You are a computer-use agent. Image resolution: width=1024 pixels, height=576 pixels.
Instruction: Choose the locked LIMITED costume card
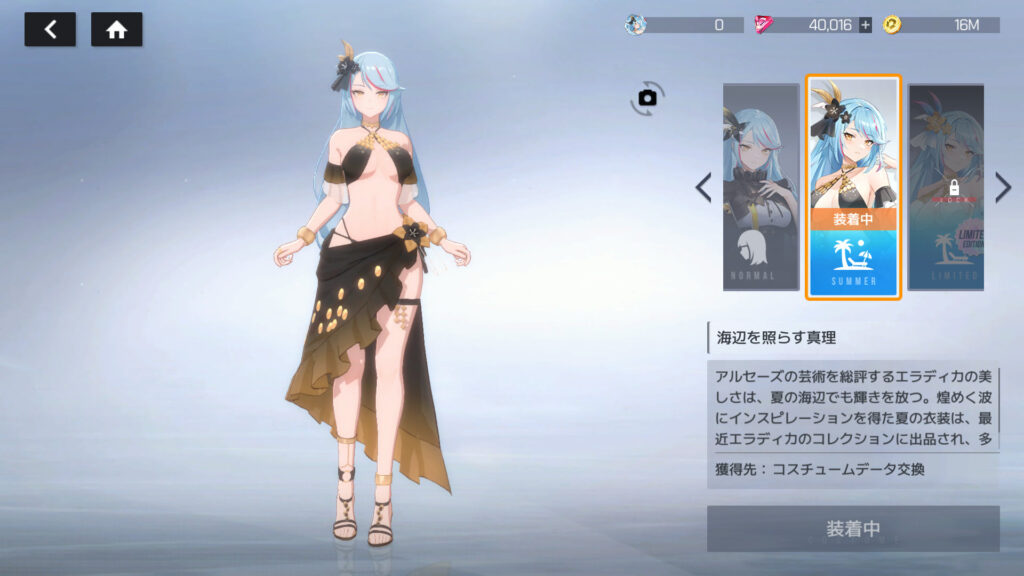[946, 187]
